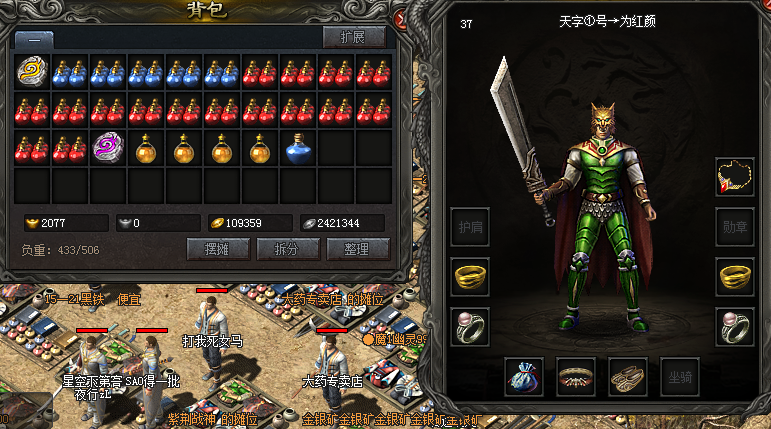The image size is (771, 429).
Task: Select the blue pouch equipment slot
Action: click(x=524, y=377)
